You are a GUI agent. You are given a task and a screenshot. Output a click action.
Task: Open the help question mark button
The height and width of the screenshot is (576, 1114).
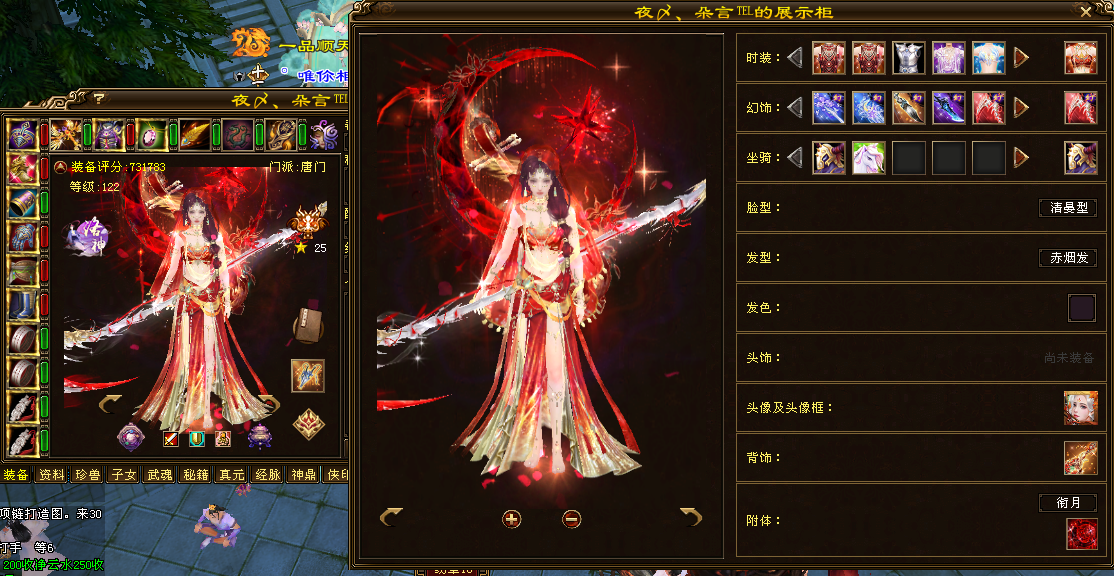pos(99,99)
